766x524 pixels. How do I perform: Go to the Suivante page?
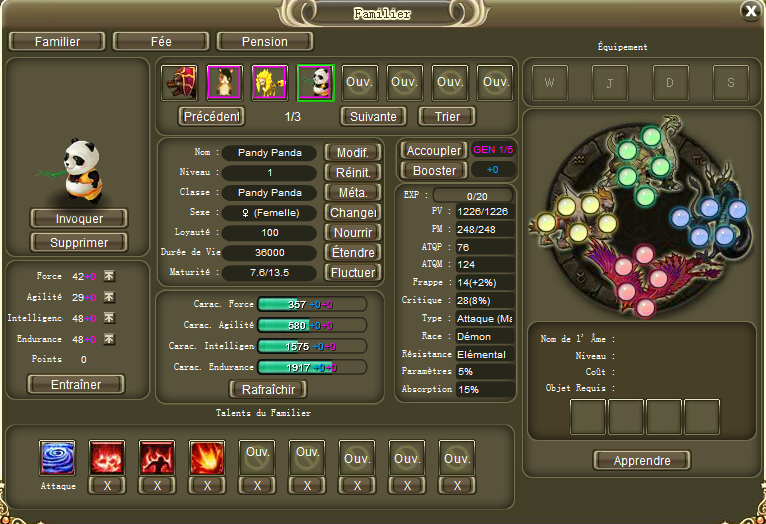[x=373, y=116]
